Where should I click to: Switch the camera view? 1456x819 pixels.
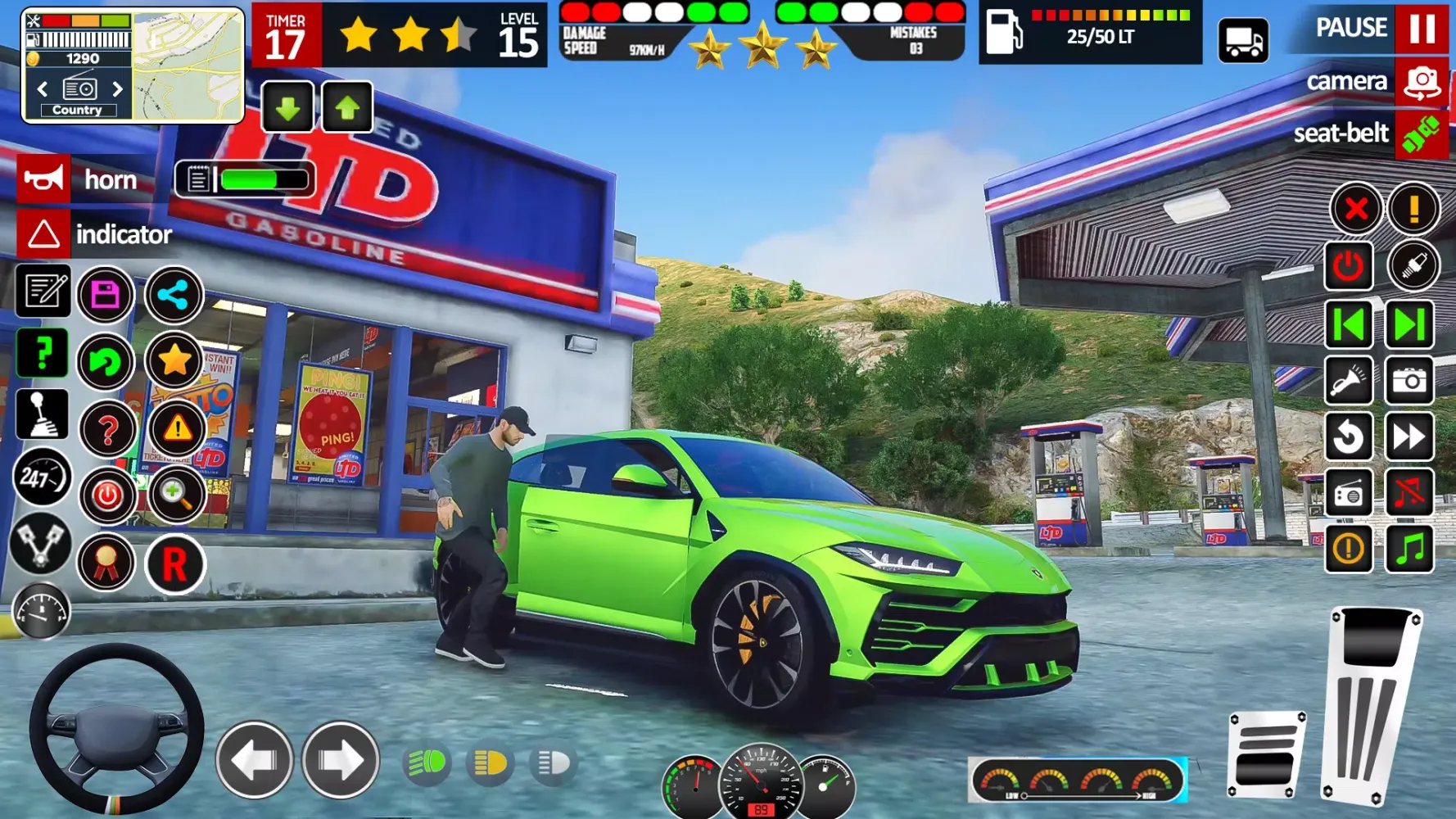click(x=1422, y=82)
